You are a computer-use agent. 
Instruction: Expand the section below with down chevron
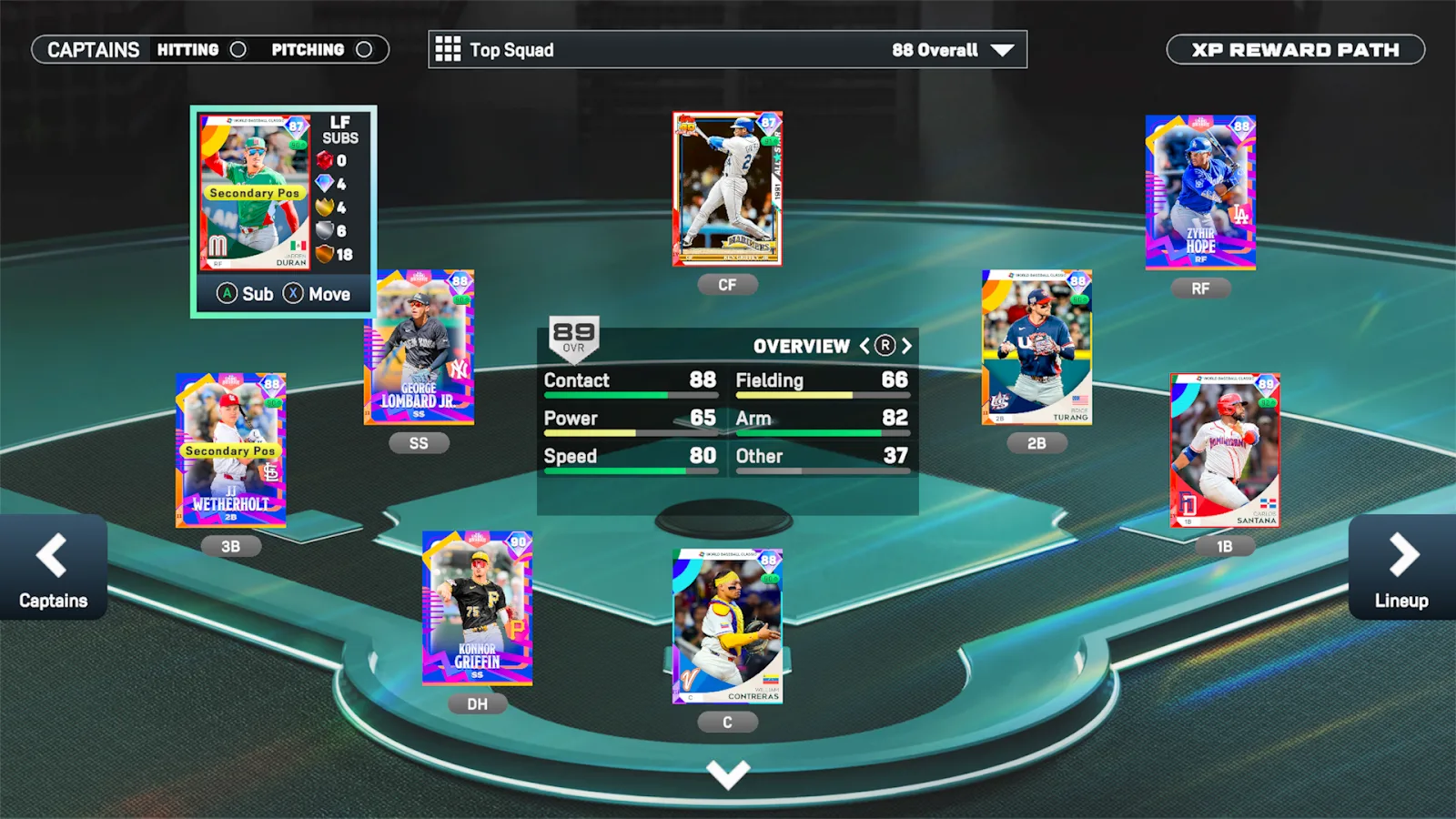click(x=728, y=774)
